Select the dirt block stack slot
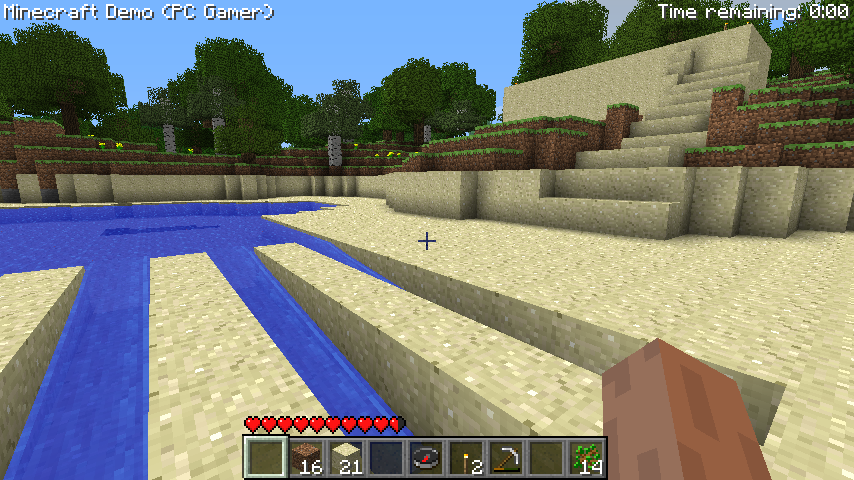The image size is (854, 480). [x=305, y=459]
